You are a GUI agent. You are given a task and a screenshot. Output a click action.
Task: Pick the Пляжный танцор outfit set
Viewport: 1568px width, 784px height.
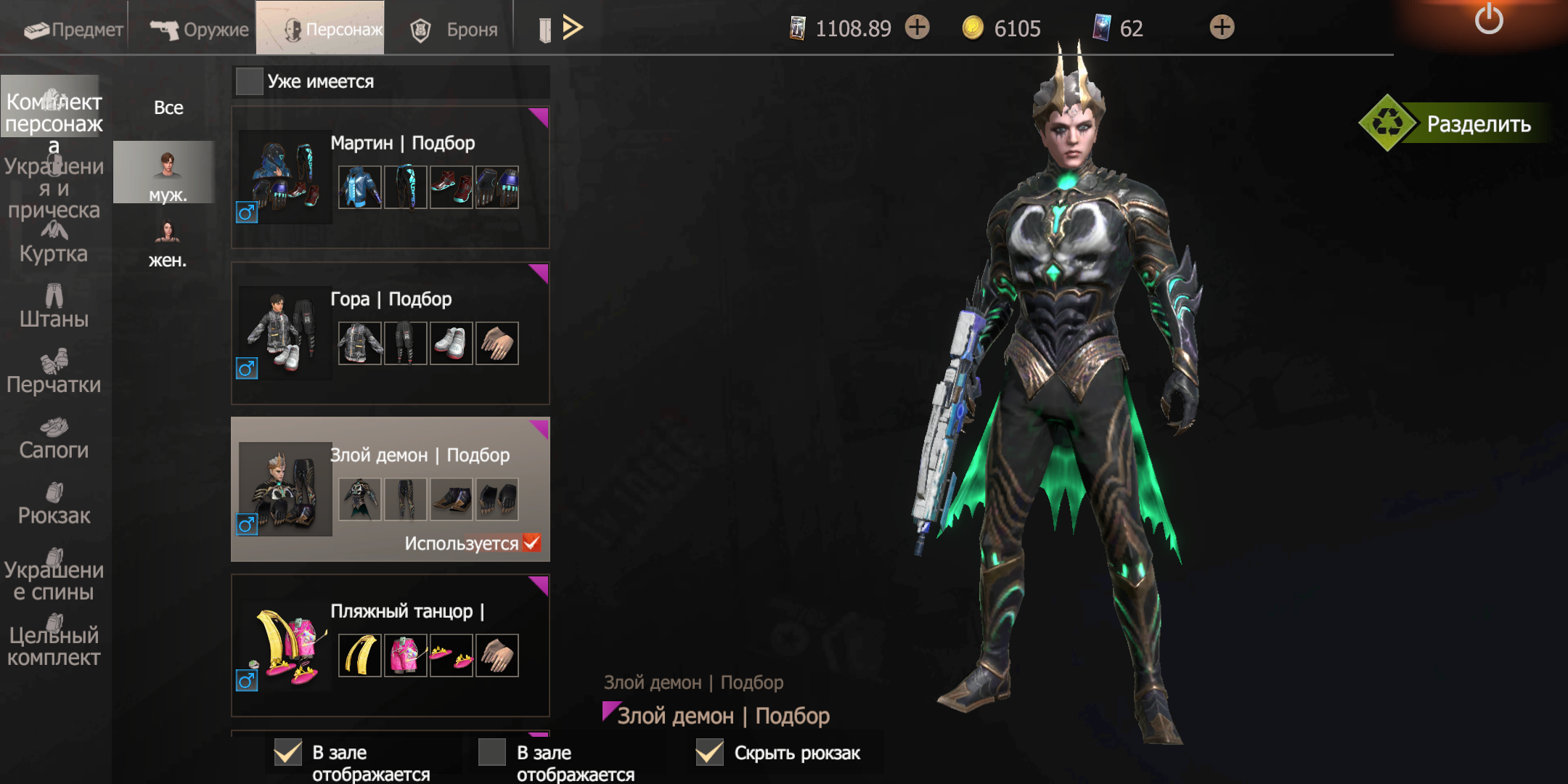pyautogui.click(x=390, y=645)
